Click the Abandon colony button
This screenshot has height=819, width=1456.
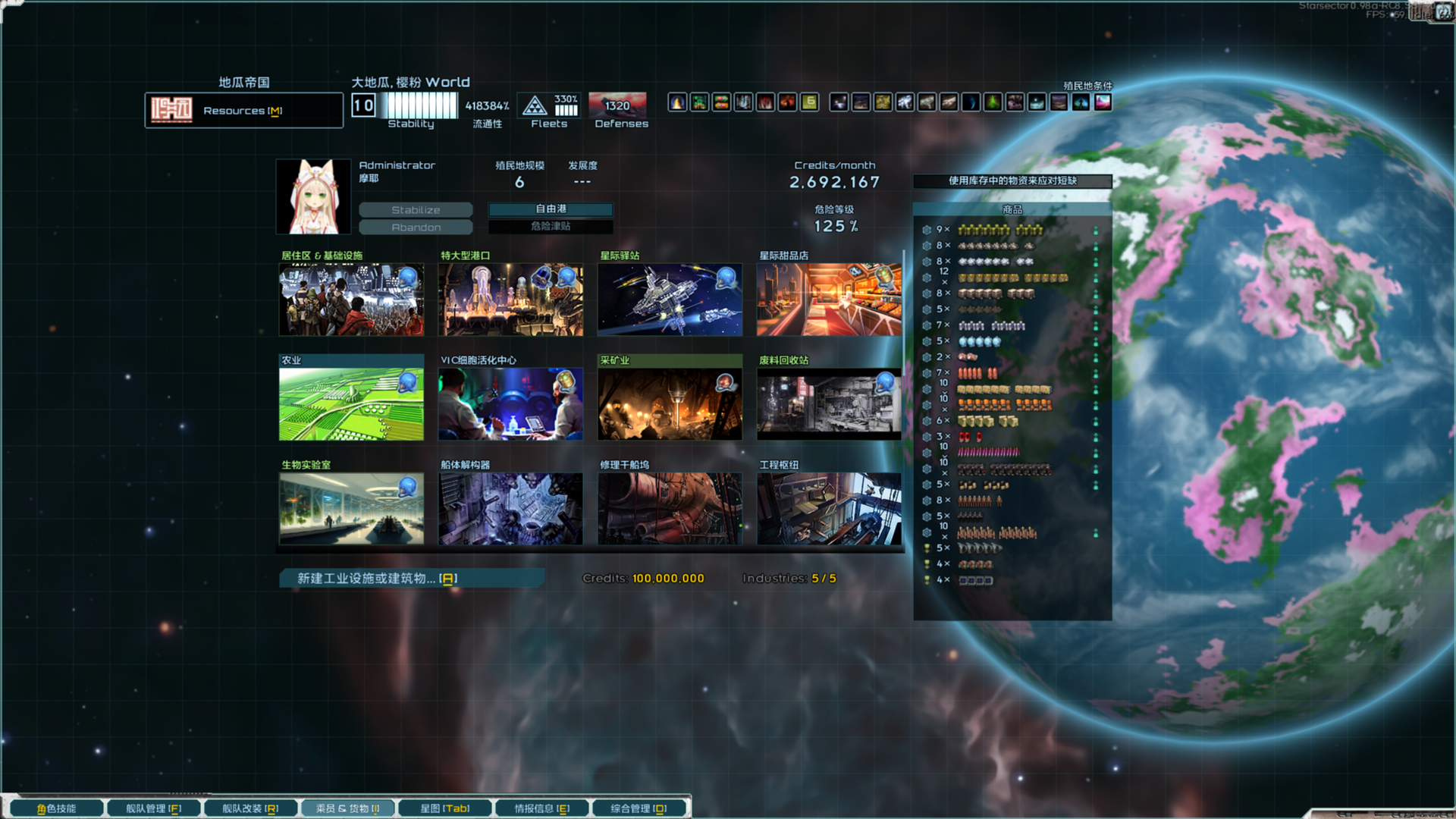417,227
